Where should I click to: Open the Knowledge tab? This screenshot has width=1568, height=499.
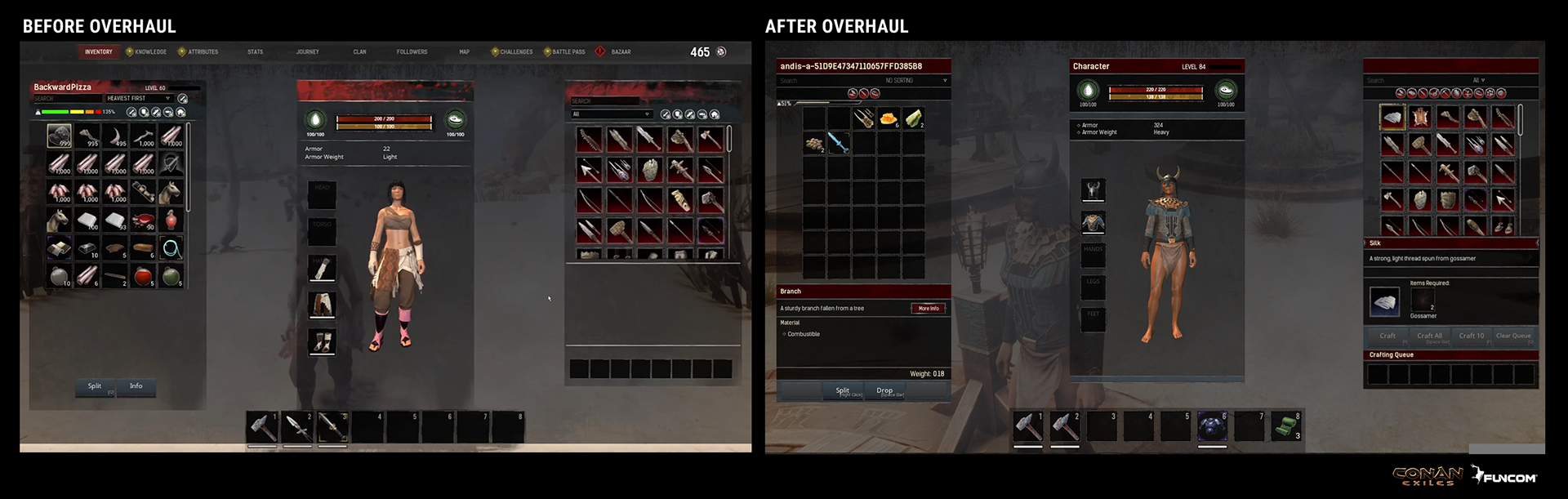tap(150, 52)
